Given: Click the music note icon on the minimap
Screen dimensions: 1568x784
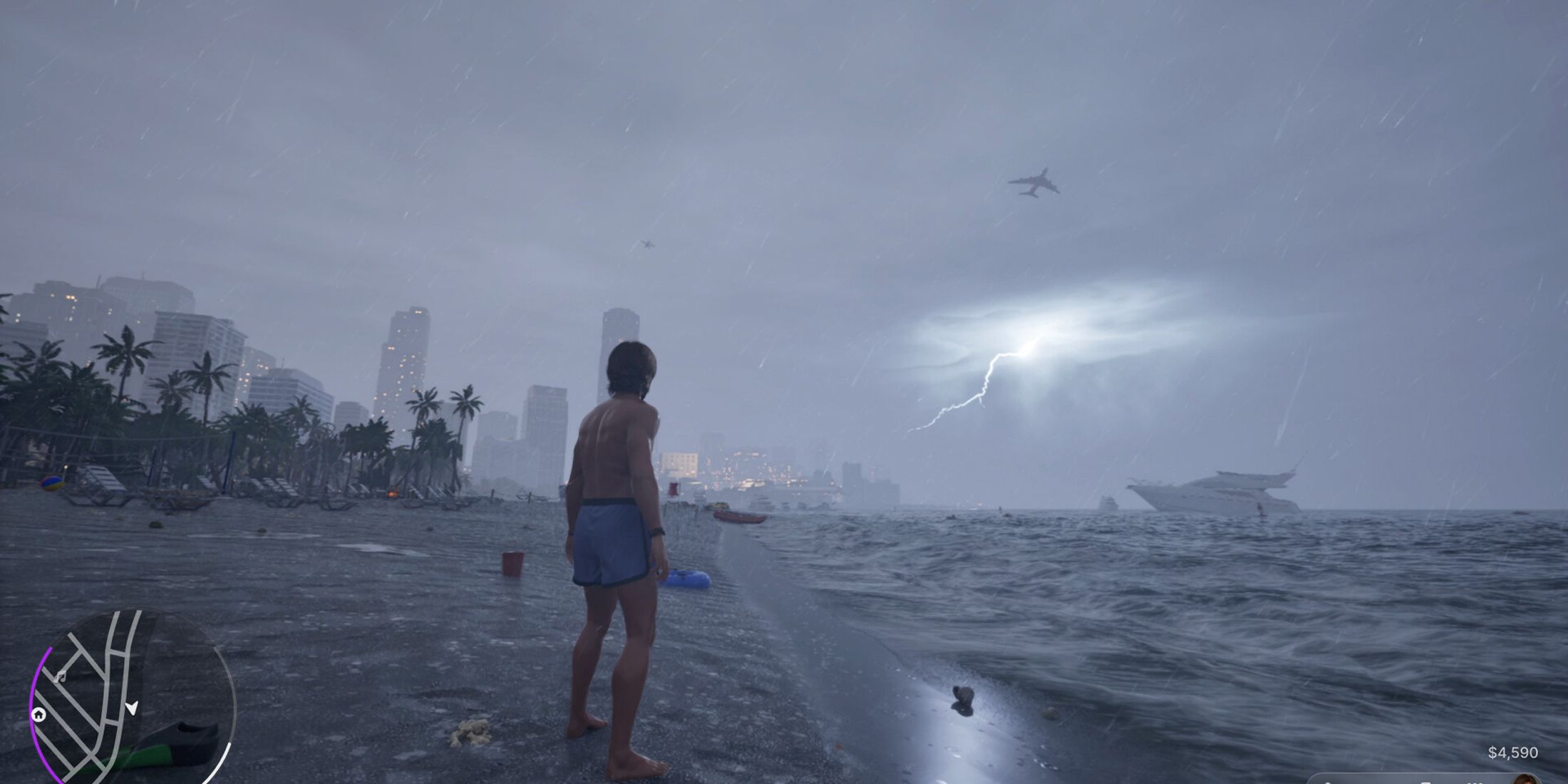Looking at the screenshot, I should coord(61,676).
